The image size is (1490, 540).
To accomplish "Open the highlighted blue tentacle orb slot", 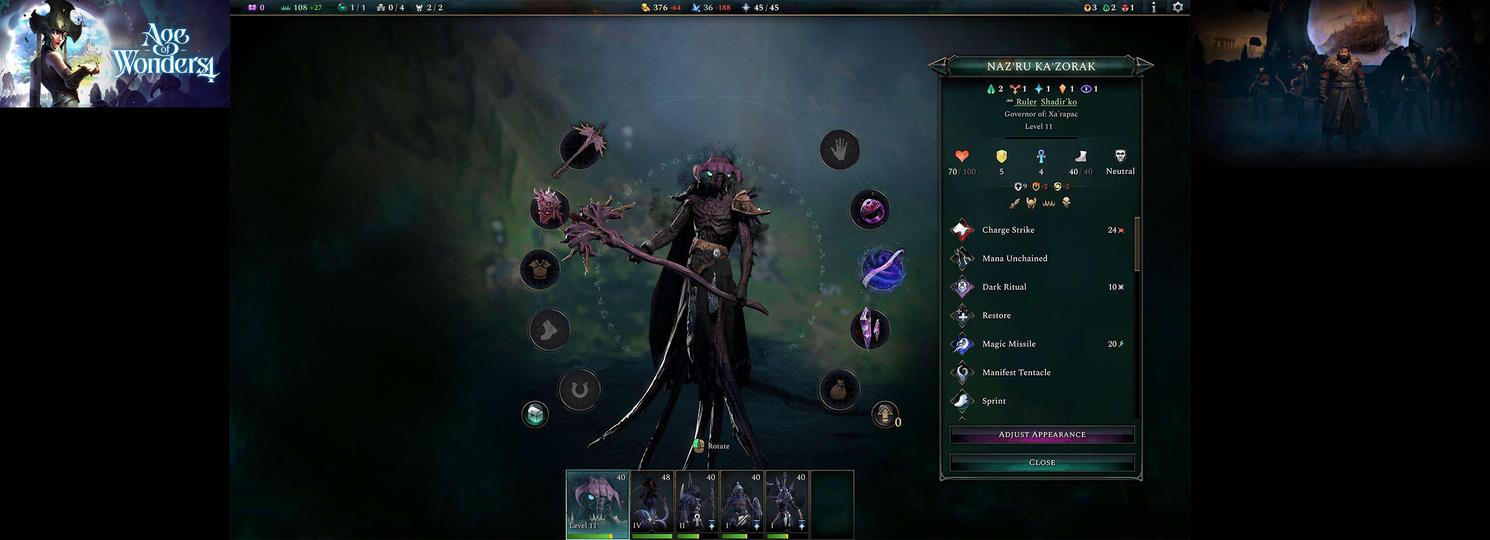I will pyautogui.click(x=883, y=269).
